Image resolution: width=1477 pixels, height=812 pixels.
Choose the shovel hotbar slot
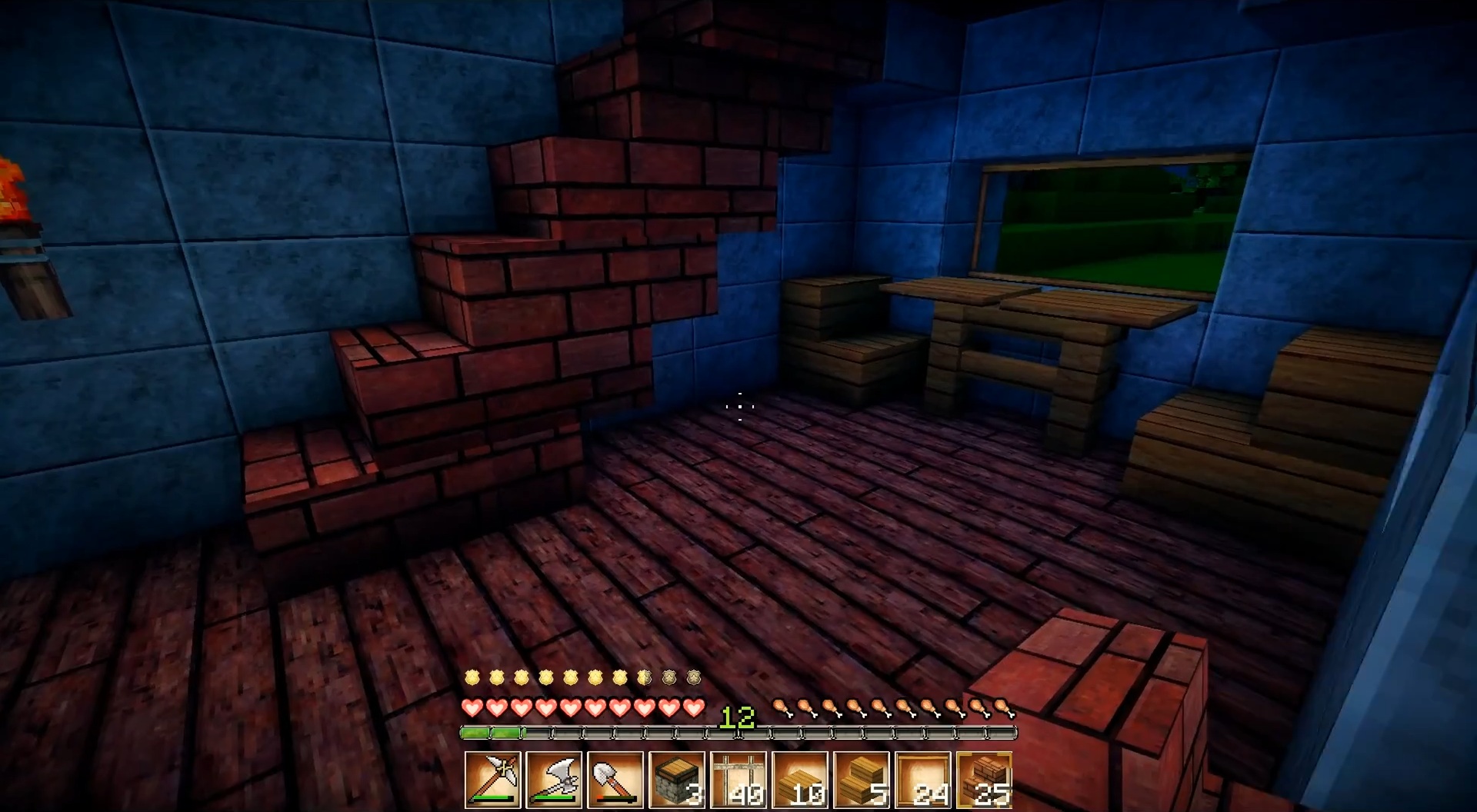615,780
